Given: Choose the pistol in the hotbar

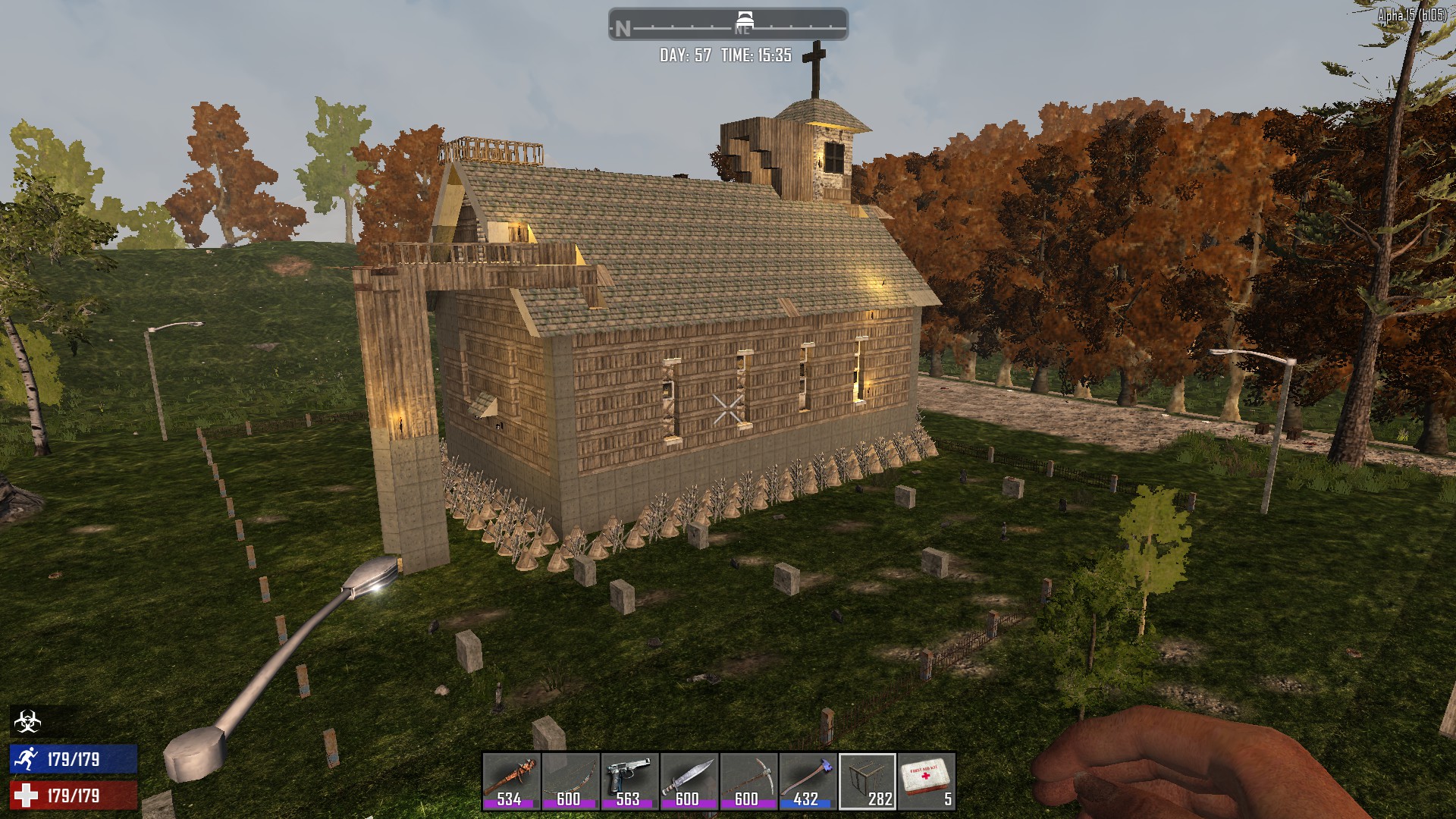Looking at the screenshot, I should pos(629,780).
